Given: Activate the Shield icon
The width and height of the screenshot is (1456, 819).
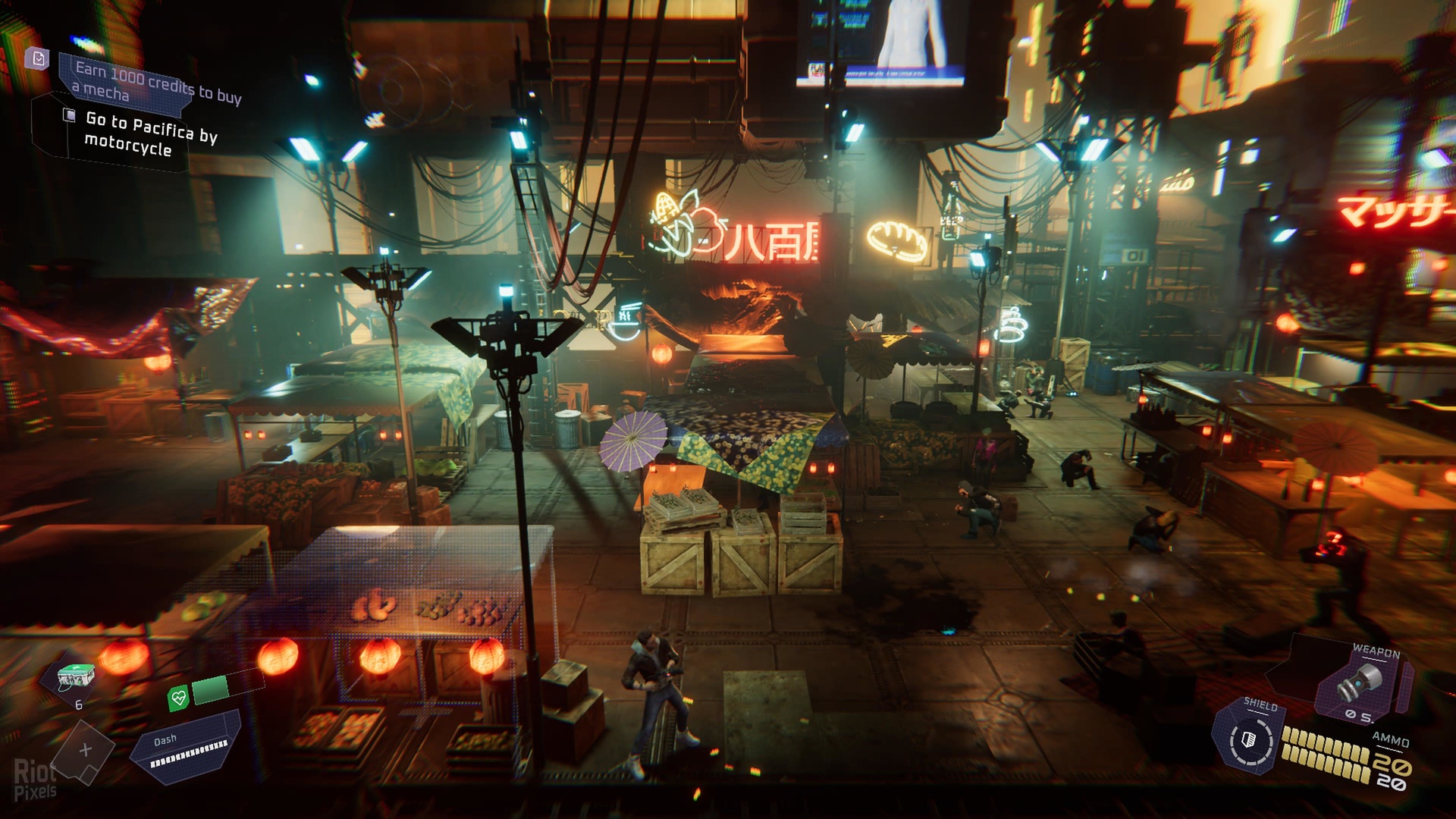Looking at the screenshot, I should tap(1249, 739).
